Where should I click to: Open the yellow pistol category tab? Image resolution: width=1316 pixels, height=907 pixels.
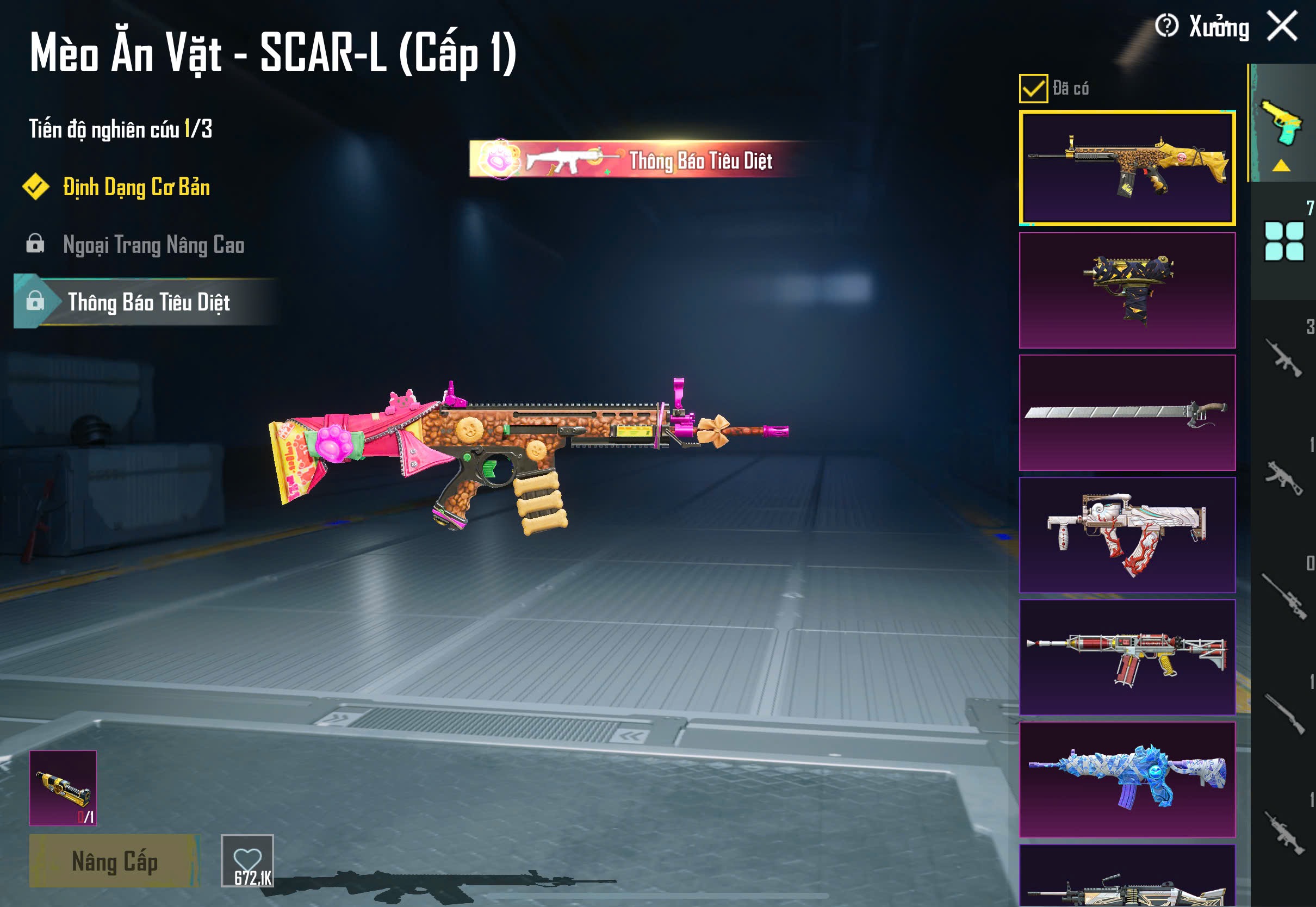(x=1282, y=123)
